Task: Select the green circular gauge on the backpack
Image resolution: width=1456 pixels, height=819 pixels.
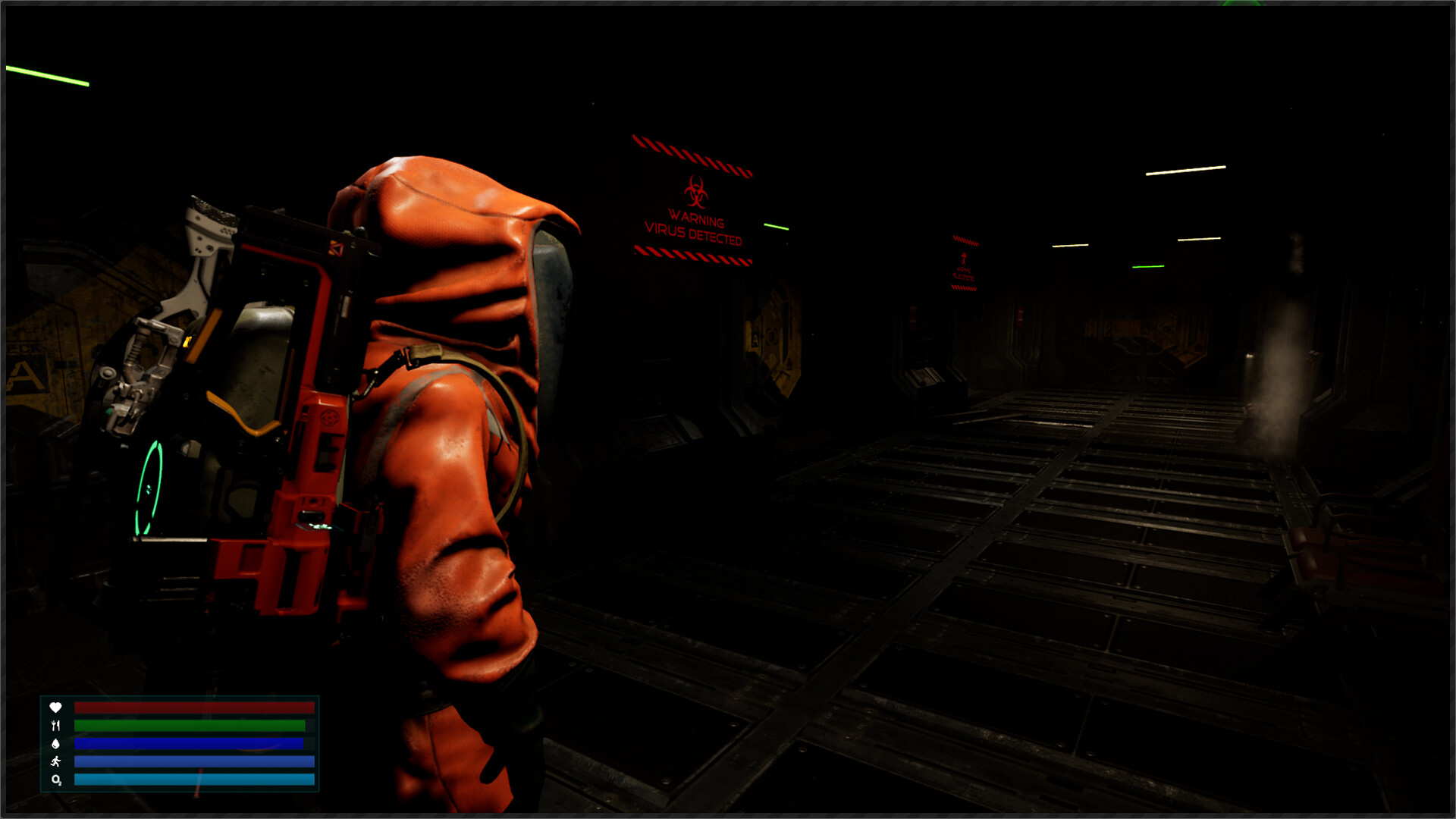Action: tap(149, 489)
